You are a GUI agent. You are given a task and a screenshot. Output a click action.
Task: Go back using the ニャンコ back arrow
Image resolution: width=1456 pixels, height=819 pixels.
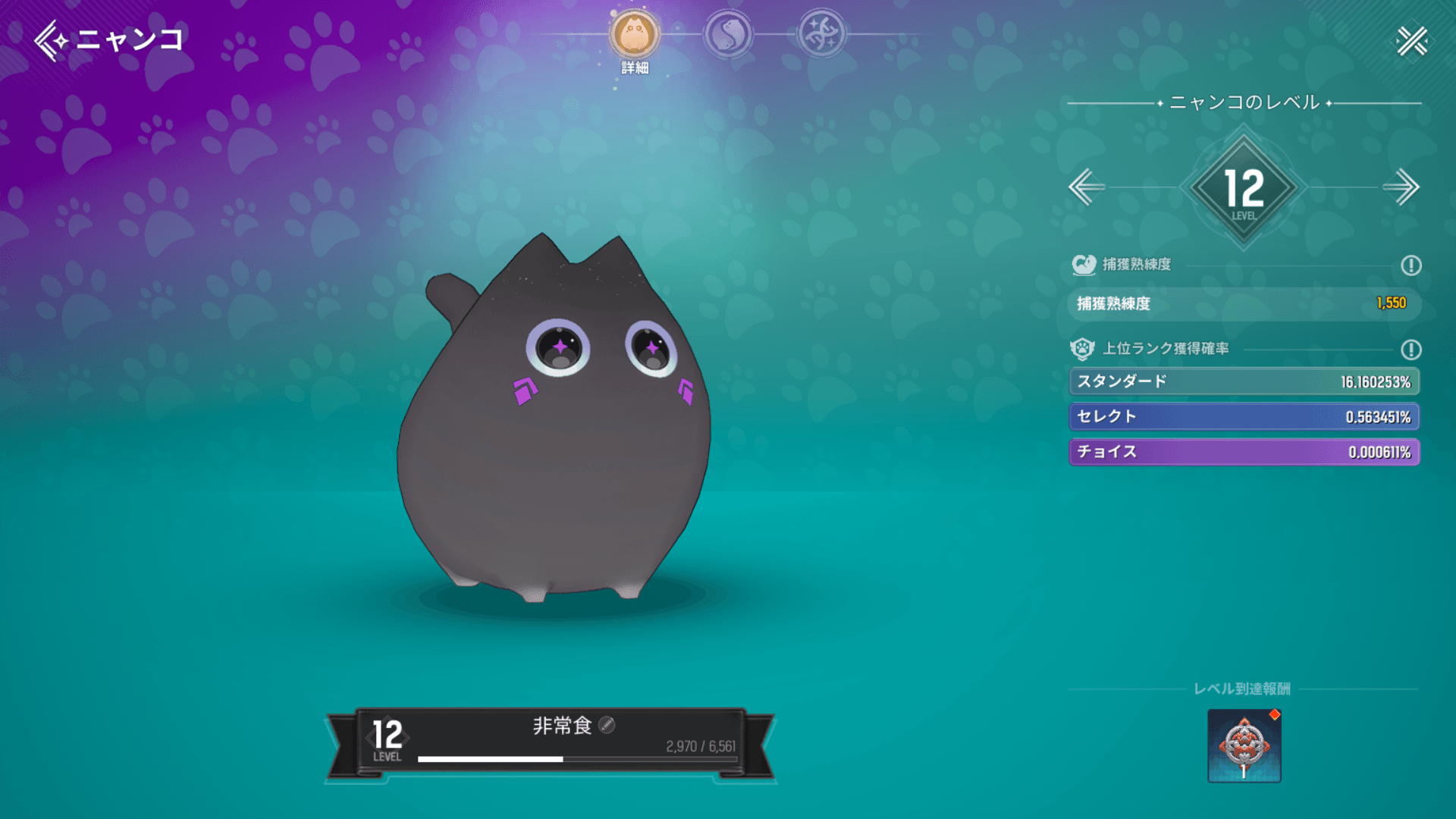(52, 39)
